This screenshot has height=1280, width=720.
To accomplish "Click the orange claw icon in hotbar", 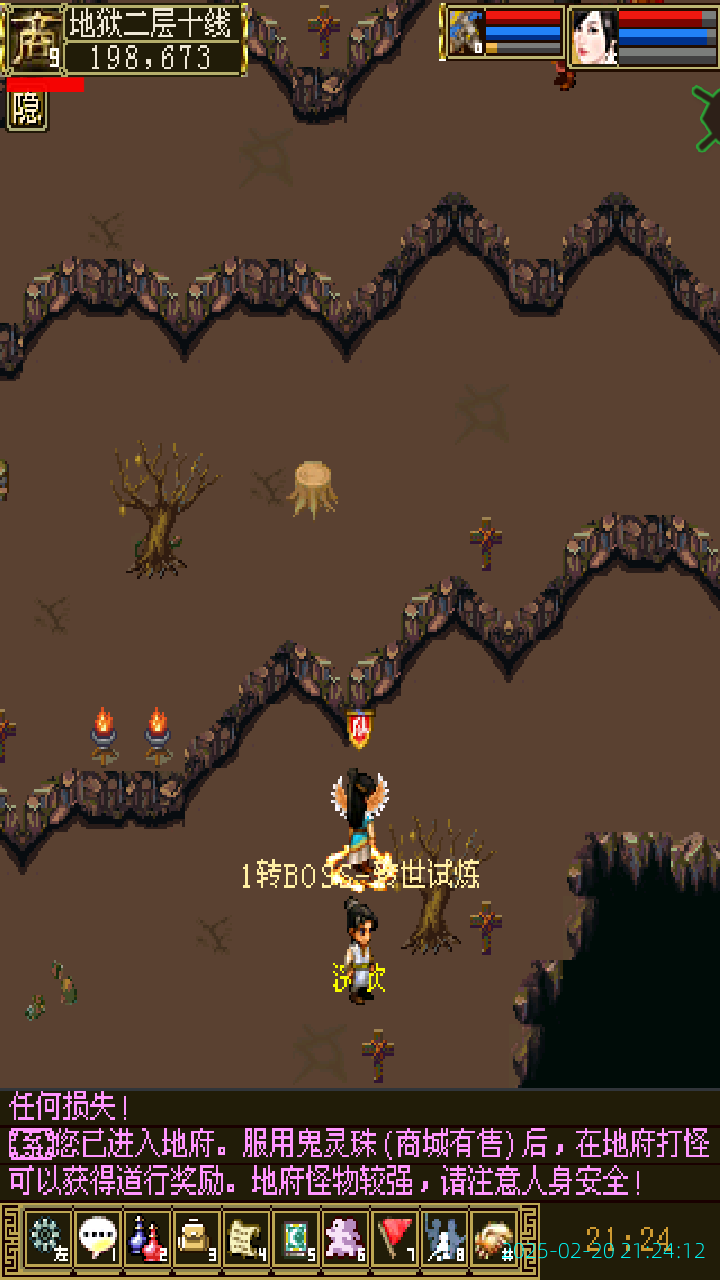I will pos(494,1238).
